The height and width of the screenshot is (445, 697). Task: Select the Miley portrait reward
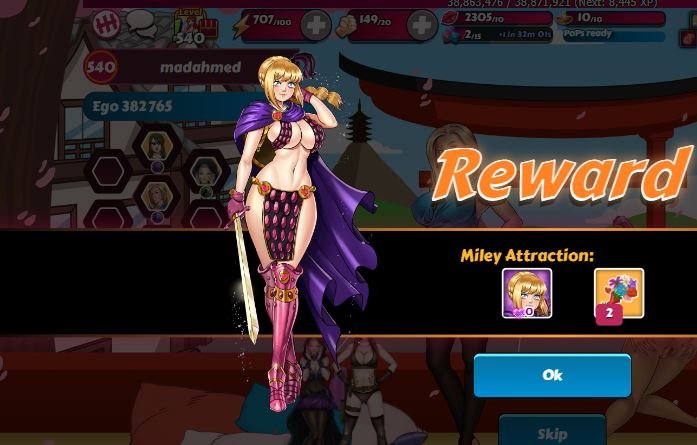coord(527,293)
